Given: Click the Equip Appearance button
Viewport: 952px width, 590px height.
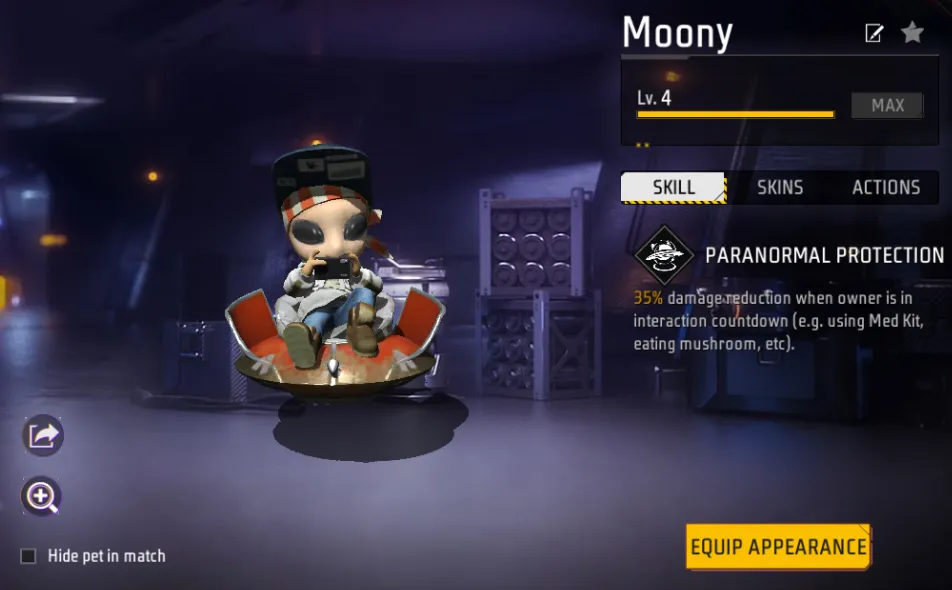Looking at the screenshot, I should pos(778,547).
